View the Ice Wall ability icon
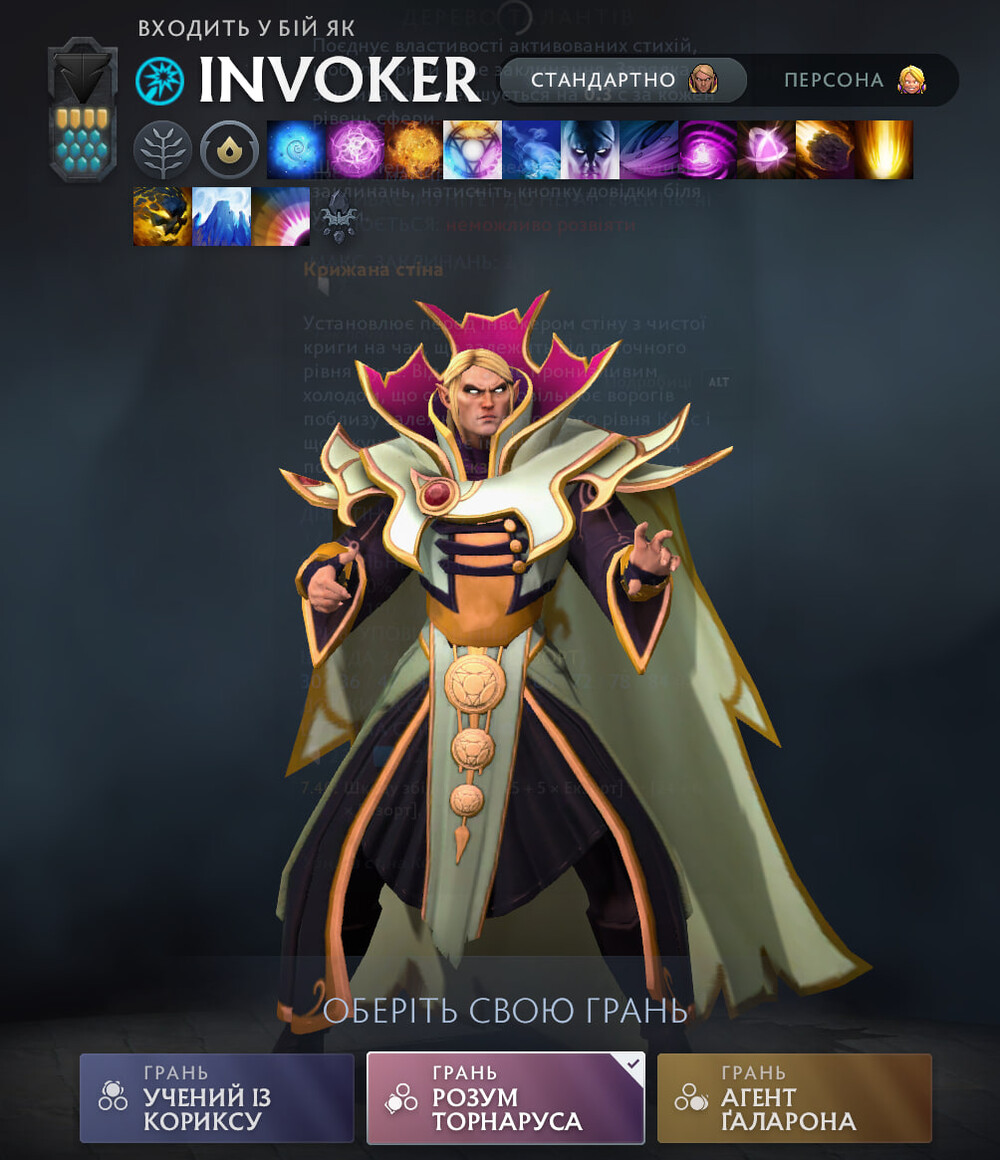 (x=221, y=217)
